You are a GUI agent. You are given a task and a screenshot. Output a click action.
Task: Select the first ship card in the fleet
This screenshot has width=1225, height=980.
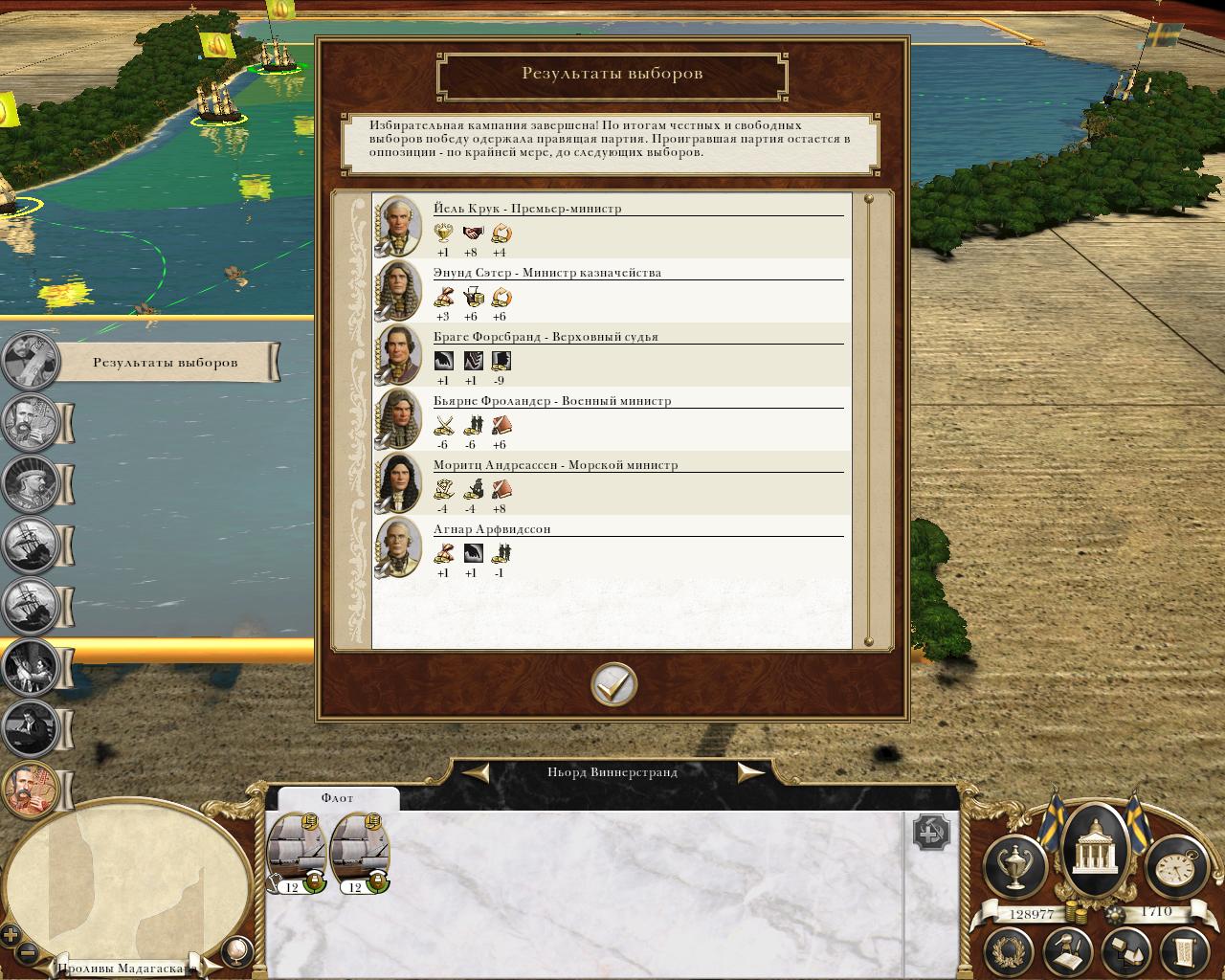point(297,852)
